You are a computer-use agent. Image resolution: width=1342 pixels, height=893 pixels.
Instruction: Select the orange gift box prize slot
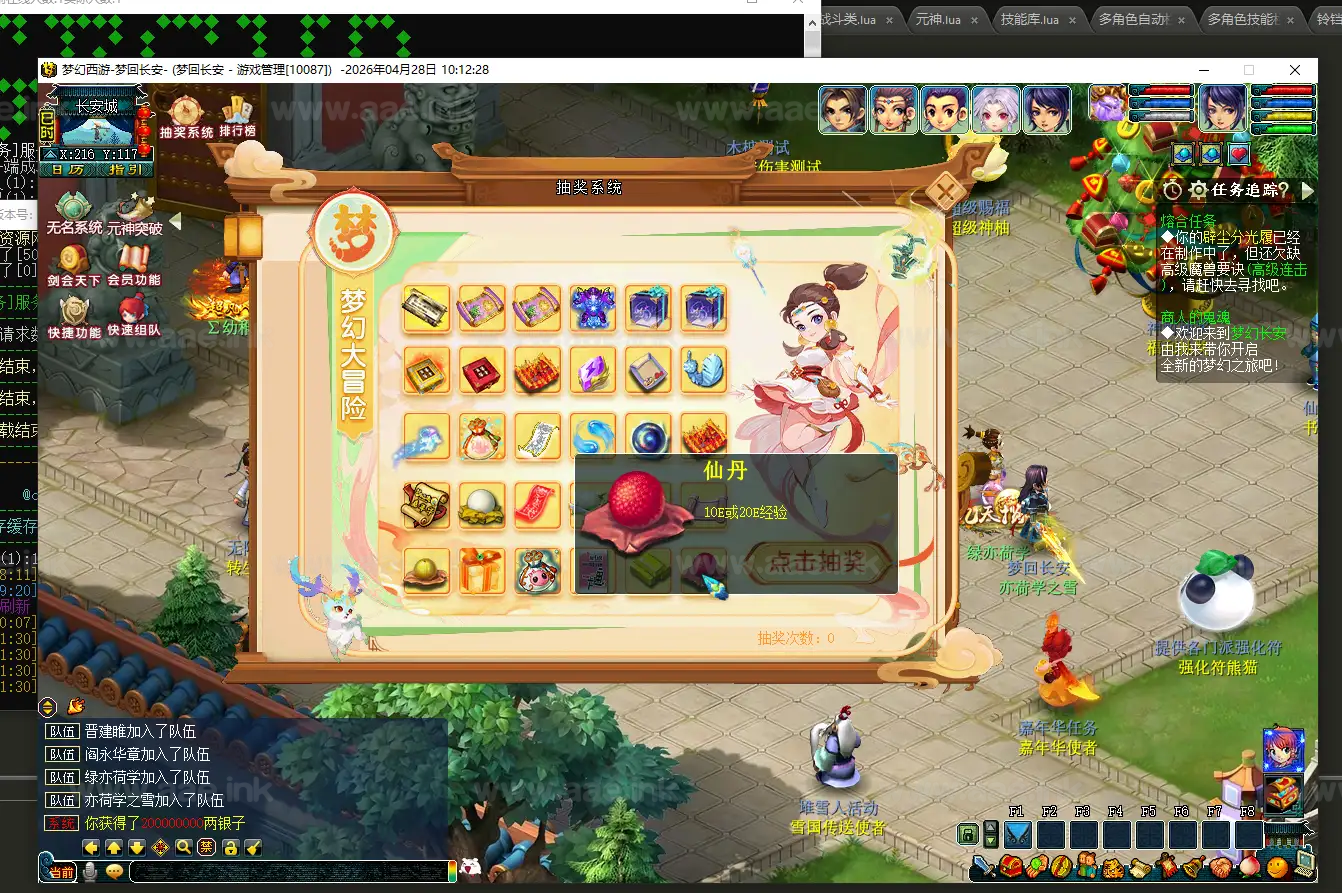pos(482,570)
